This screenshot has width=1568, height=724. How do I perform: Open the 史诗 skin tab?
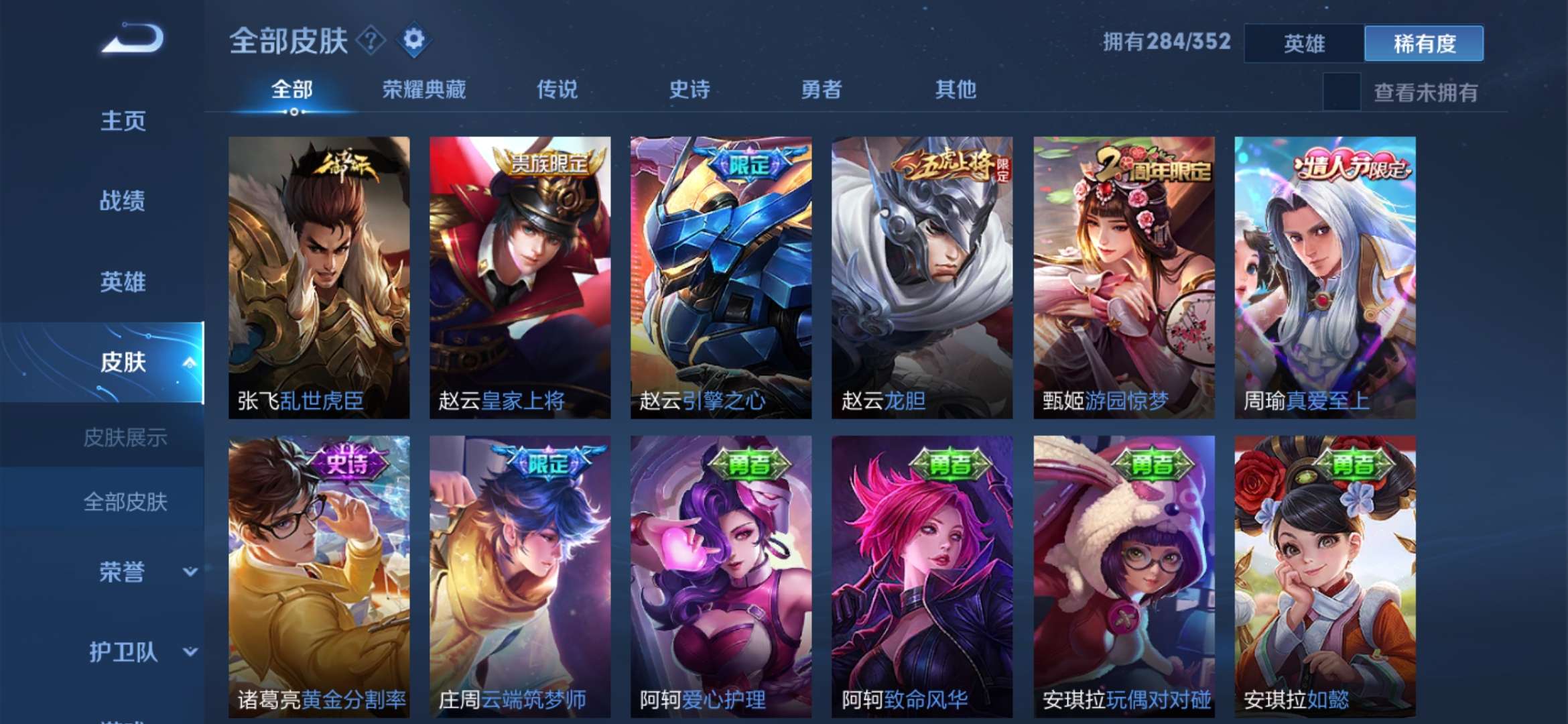tap(689, 89)
